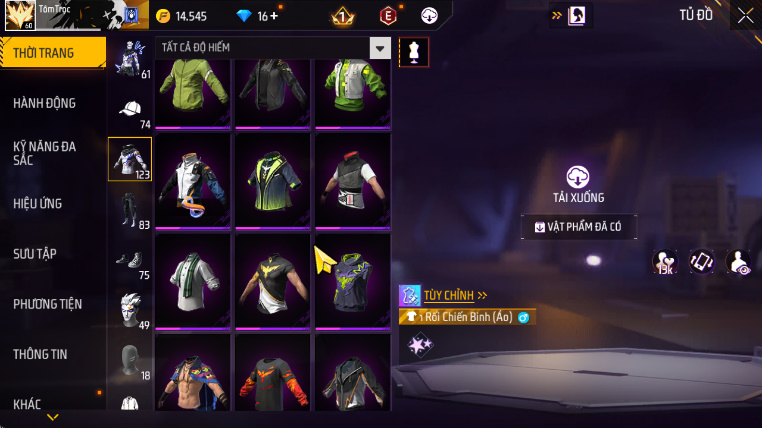Add diamonds with the plus button
Image resolution: width=762 pixels, height=428 pixels.
coord(274,16)
